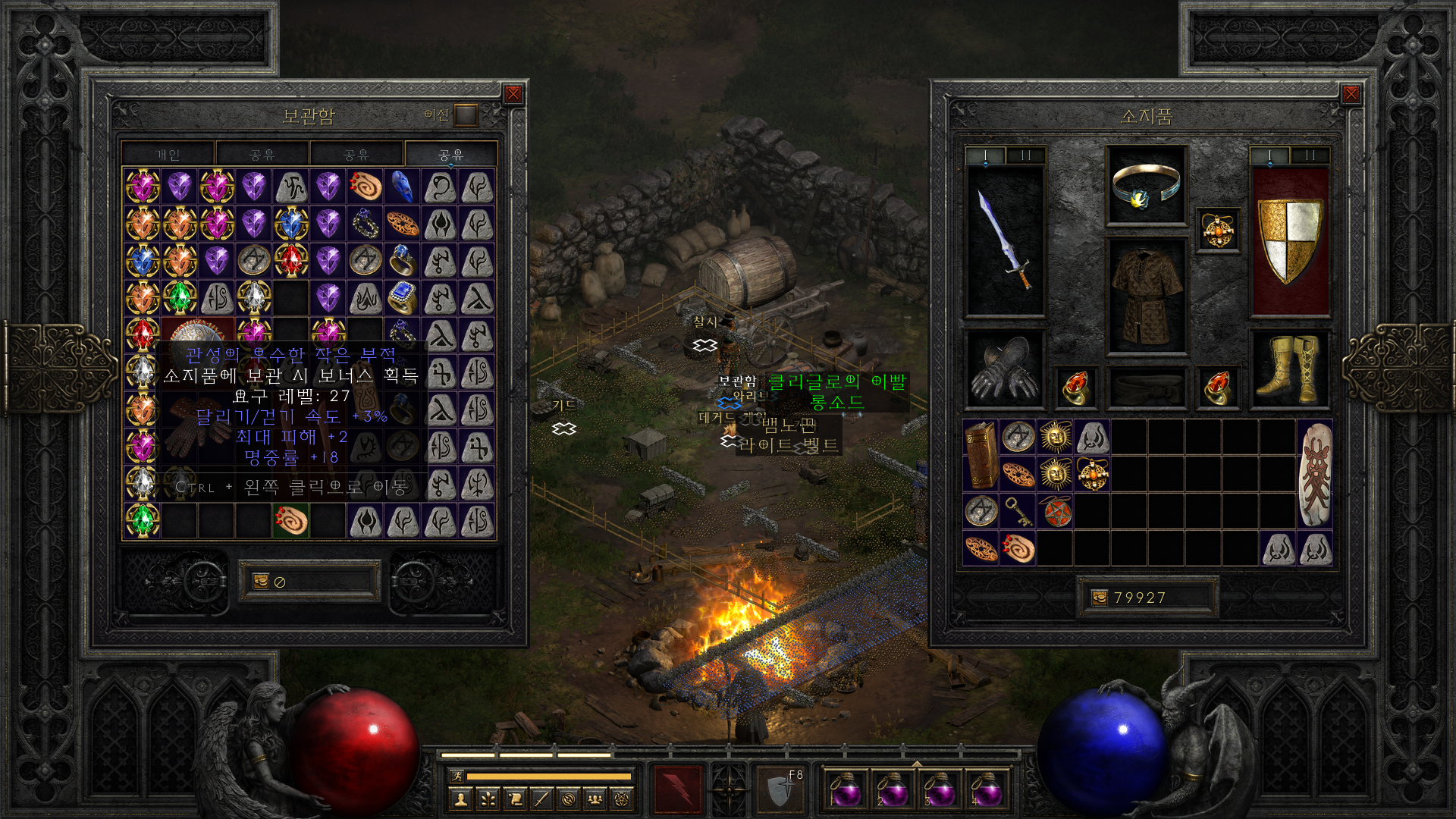Pick the equipped amulet
Image resolution: width=1456 pixels, height=819 pixels.
[x=1218, y=231]
